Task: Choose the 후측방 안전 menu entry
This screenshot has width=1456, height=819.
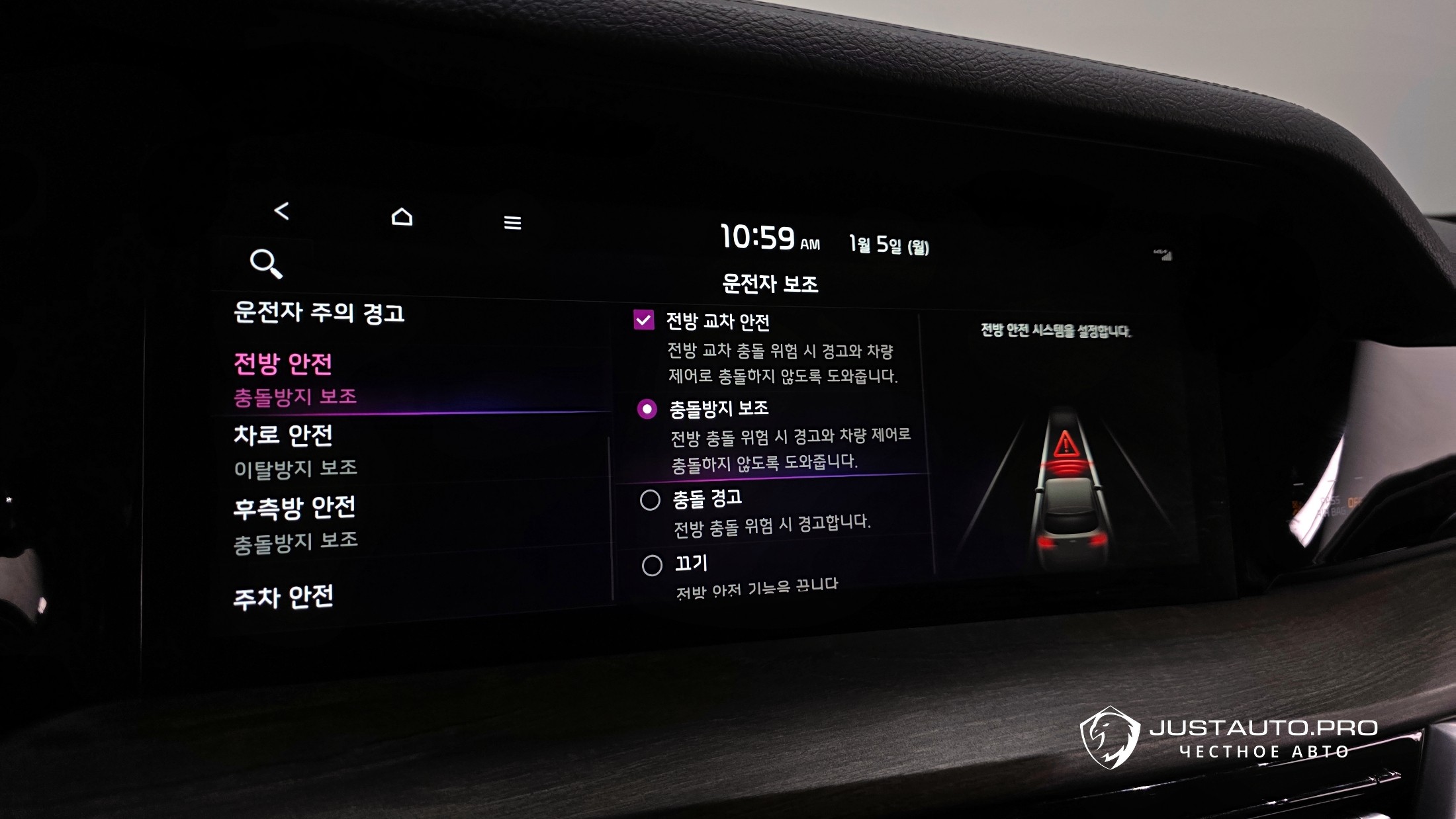Action: 295,508
